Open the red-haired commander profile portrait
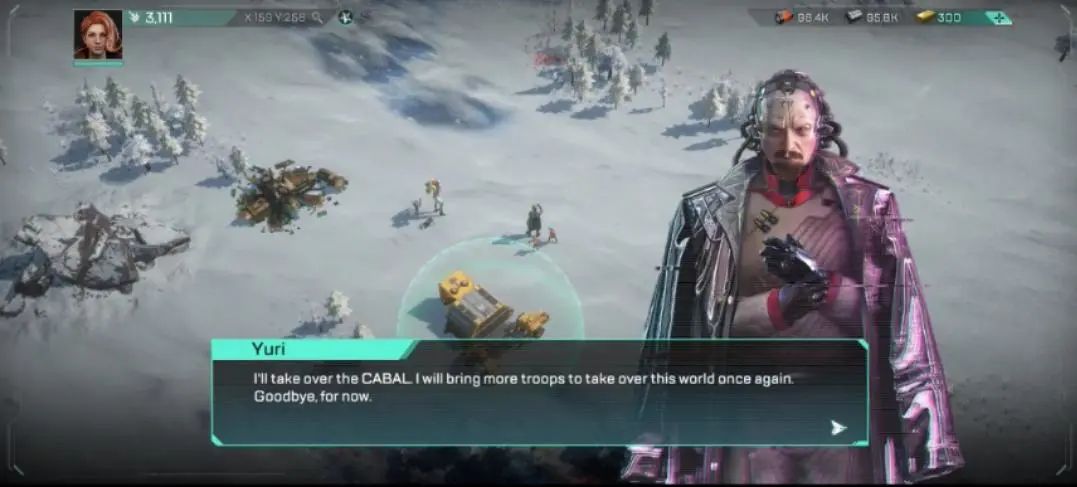1077x487 pixels. (x=97, y=35)
